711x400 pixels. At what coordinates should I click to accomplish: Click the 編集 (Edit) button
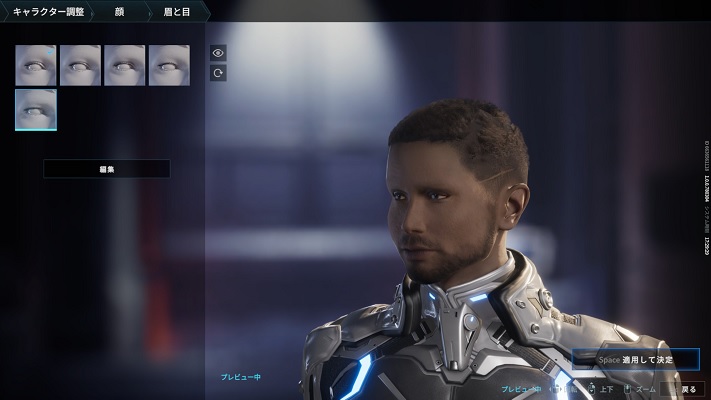(x=106, y=169)
